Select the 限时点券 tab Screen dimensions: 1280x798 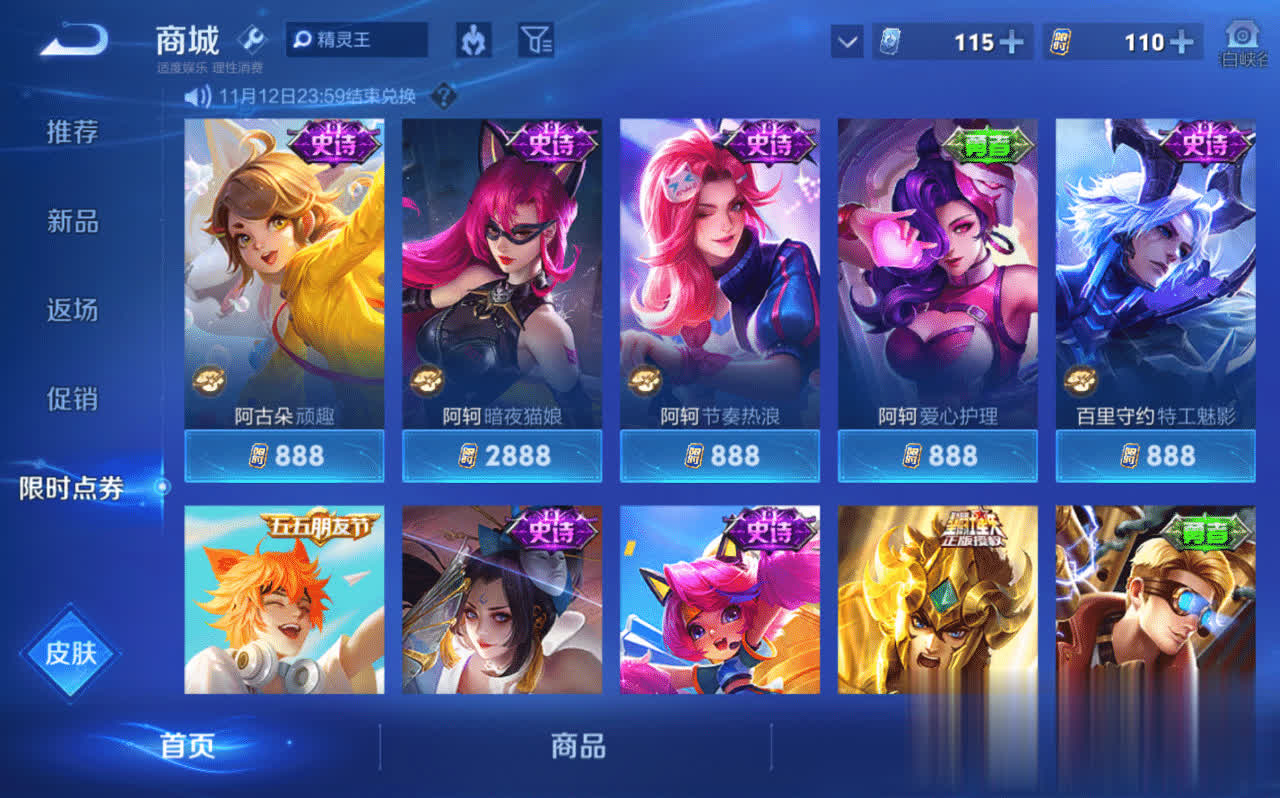[73, 488]
